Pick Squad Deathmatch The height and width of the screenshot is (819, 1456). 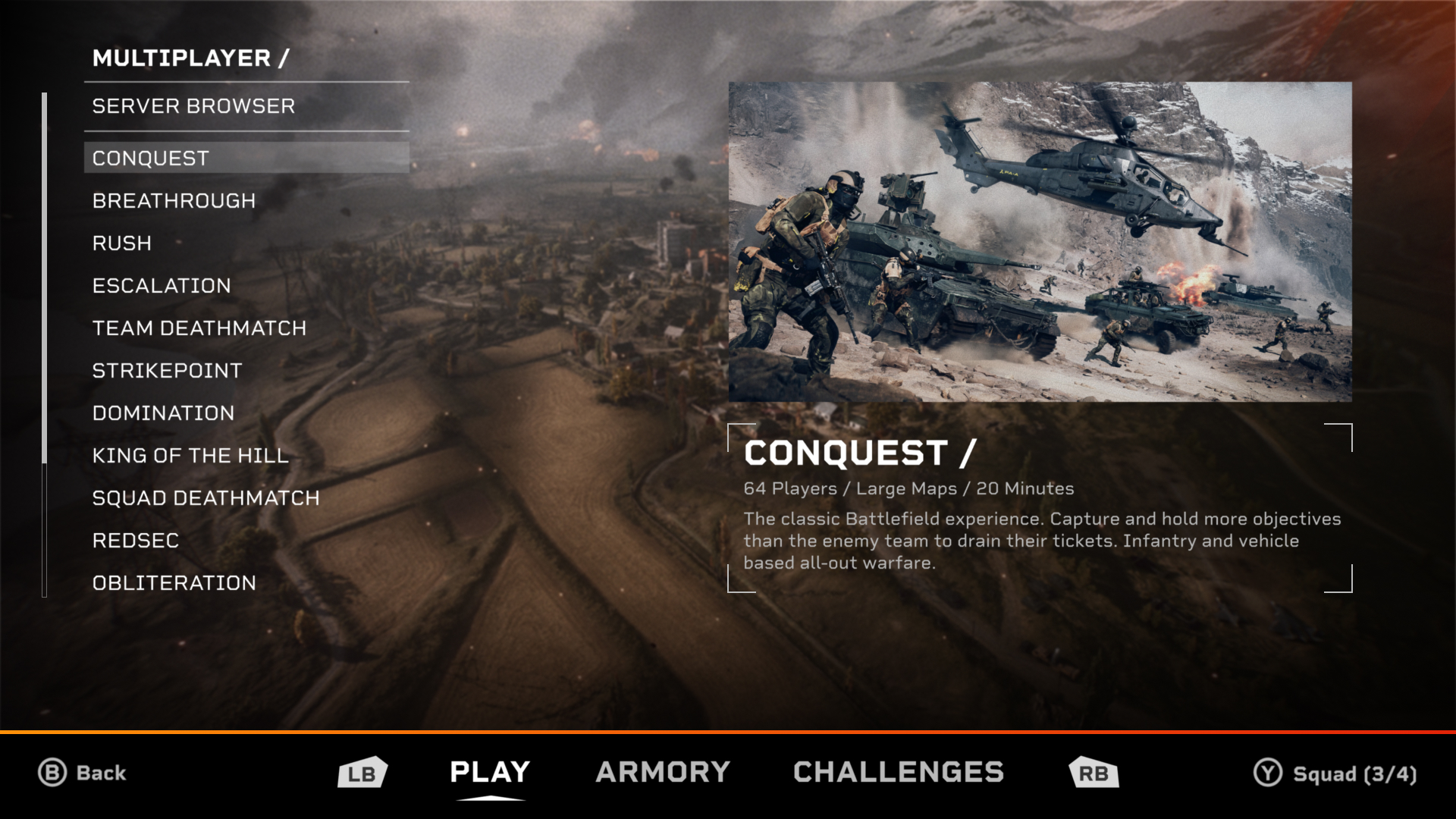pyautogui.click(x=206, y=498)
